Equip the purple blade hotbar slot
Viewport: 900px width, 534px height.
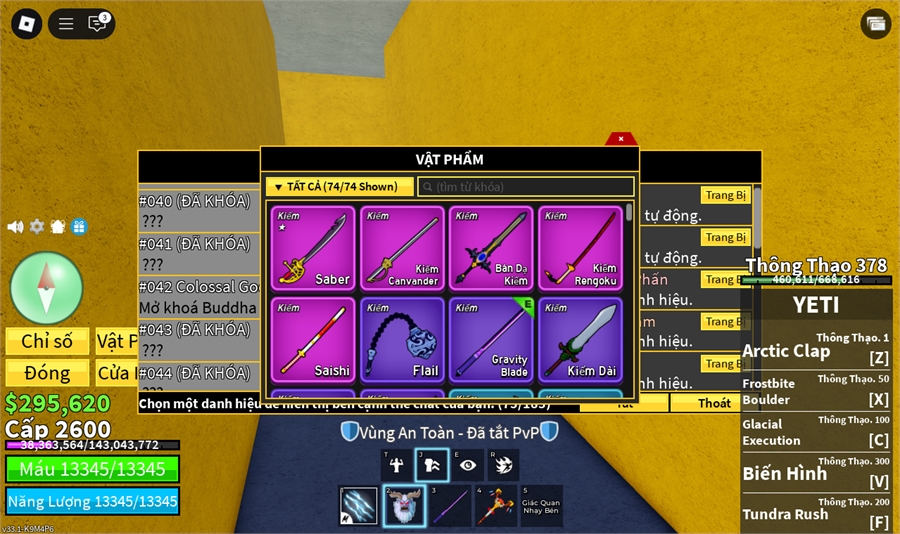(449, 506)
